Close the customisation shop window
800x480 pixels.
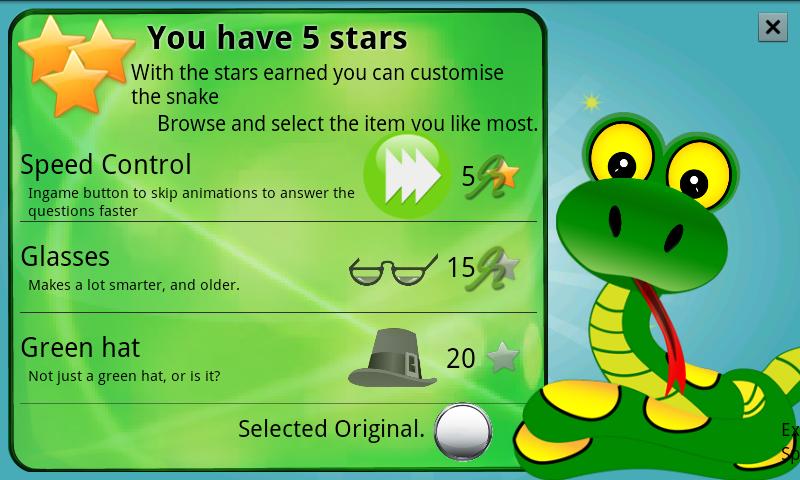coord(772,27)
